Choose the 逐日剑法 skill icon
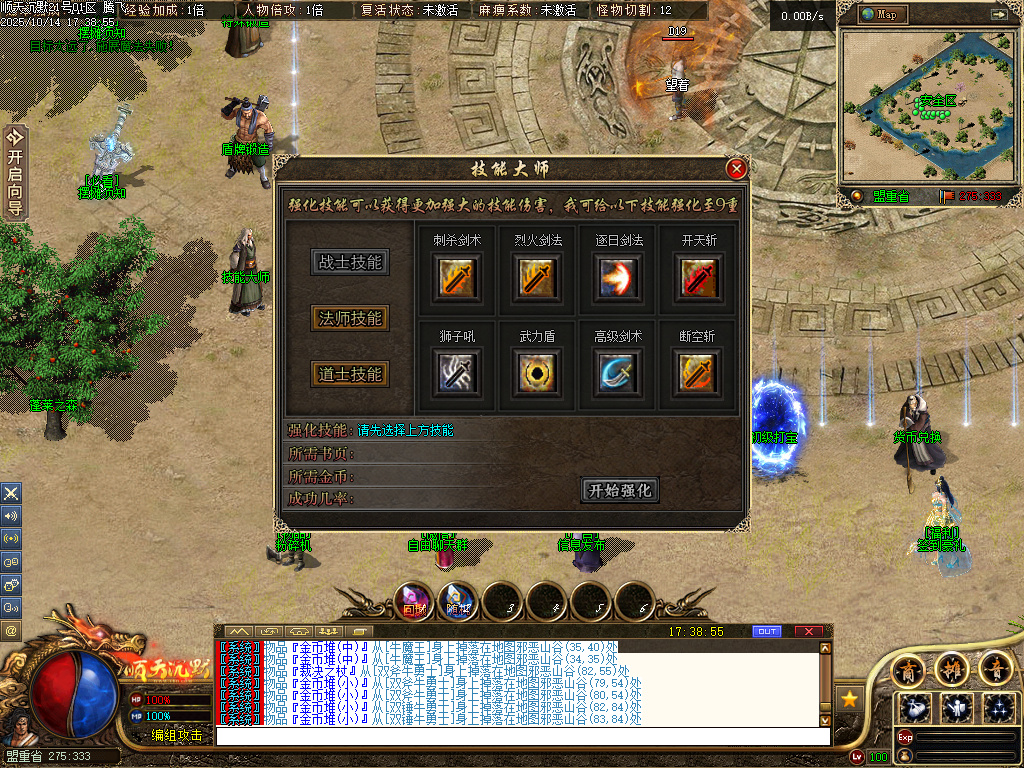The image size is (1024, 768). [x=617, y=277]
